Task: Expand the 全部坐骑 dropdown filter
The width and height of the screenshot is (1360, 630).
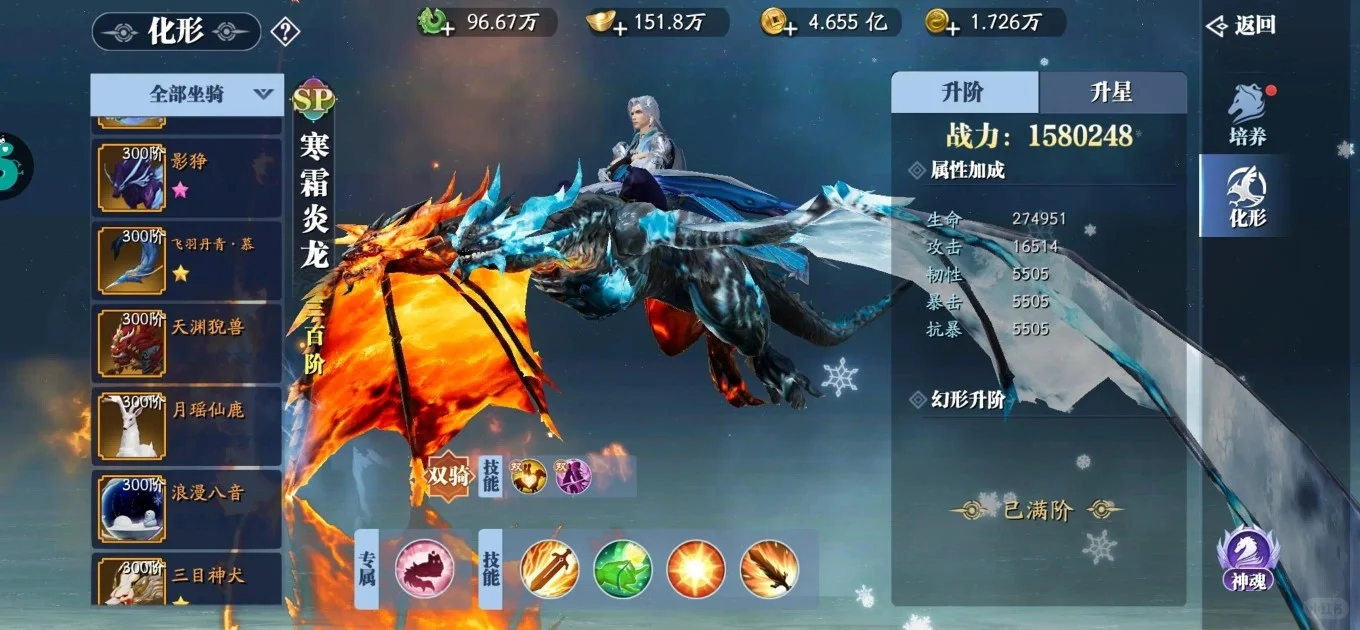Action: coord(187,95)
